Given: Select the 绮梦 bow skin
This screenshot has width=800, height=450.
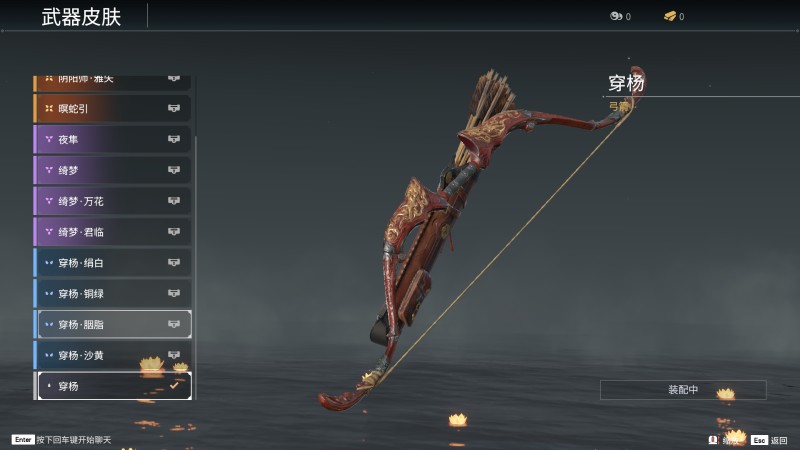Looking at the screenshot, I should click(x=112, y=170).
